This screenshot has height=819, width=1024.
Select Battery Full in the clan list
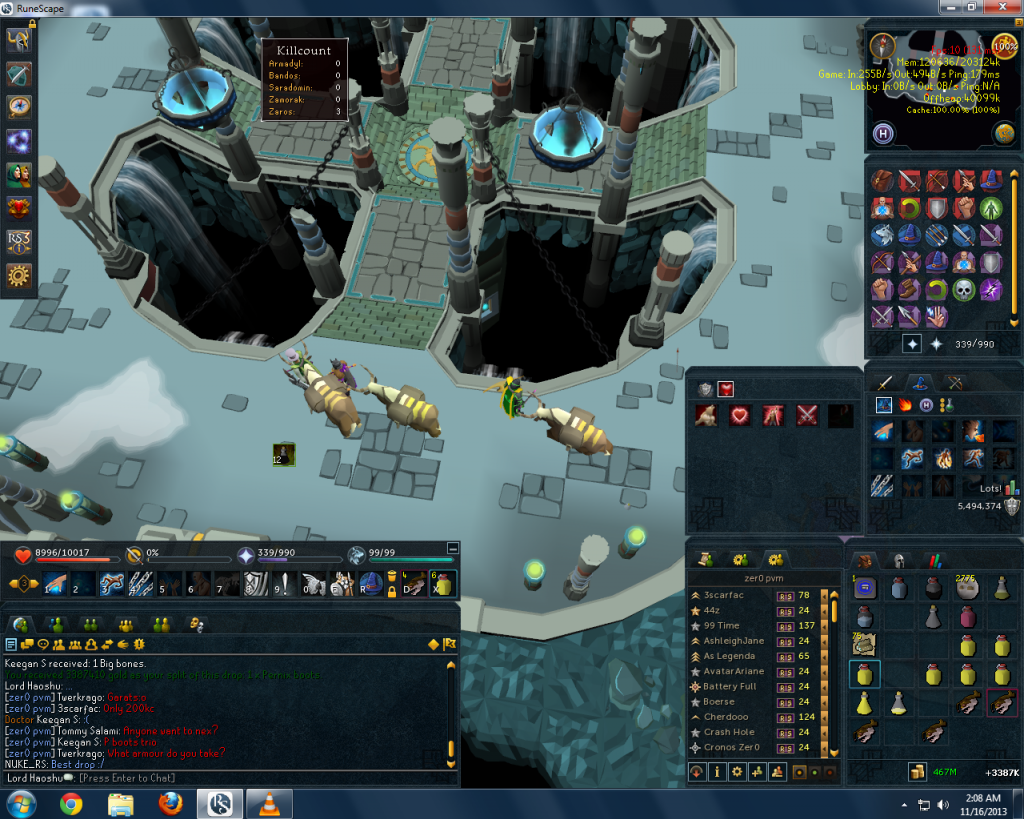tap(729, 686)
